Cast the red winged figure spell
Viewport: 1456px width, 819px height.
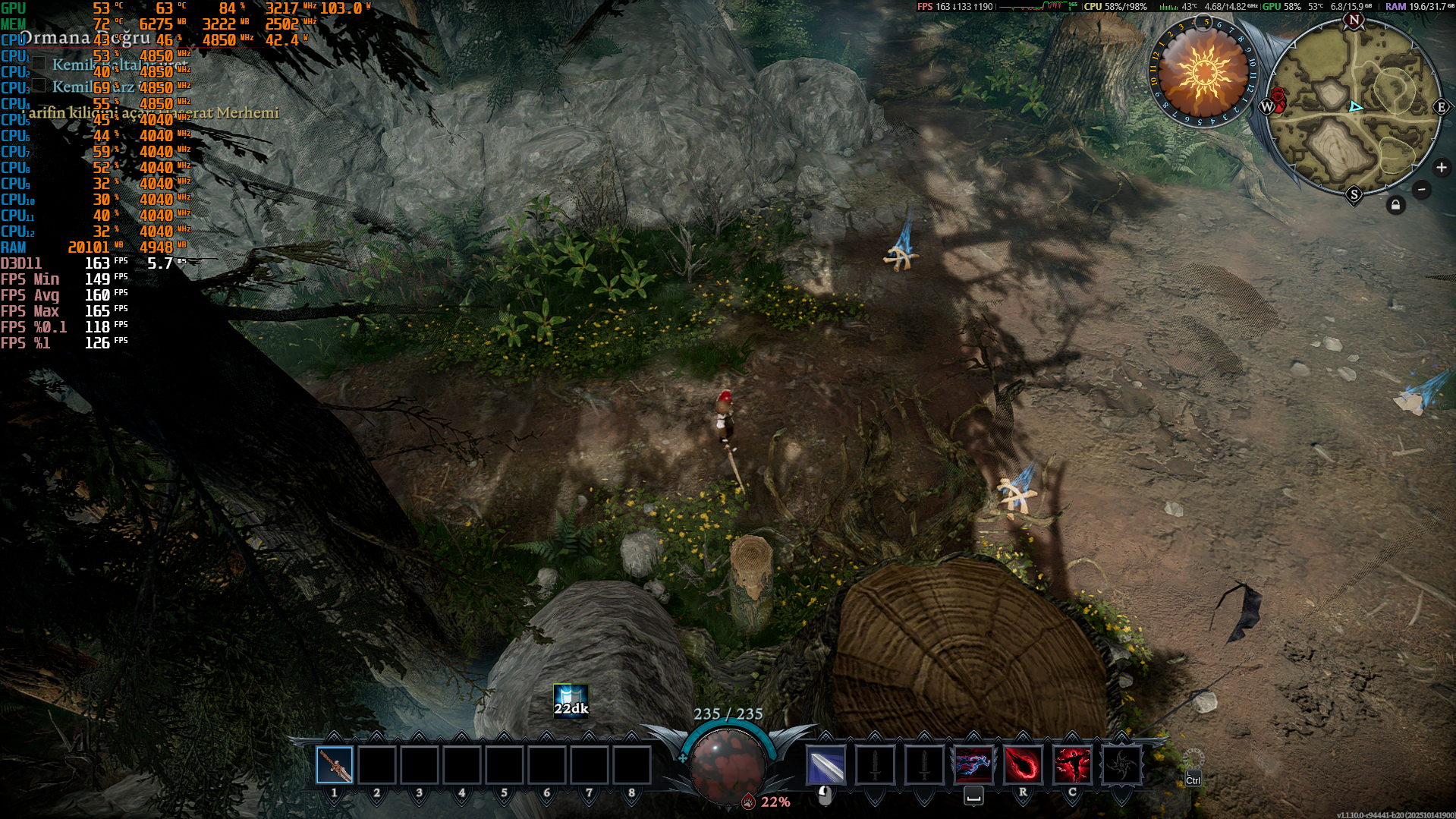(x=1072, y=765)
